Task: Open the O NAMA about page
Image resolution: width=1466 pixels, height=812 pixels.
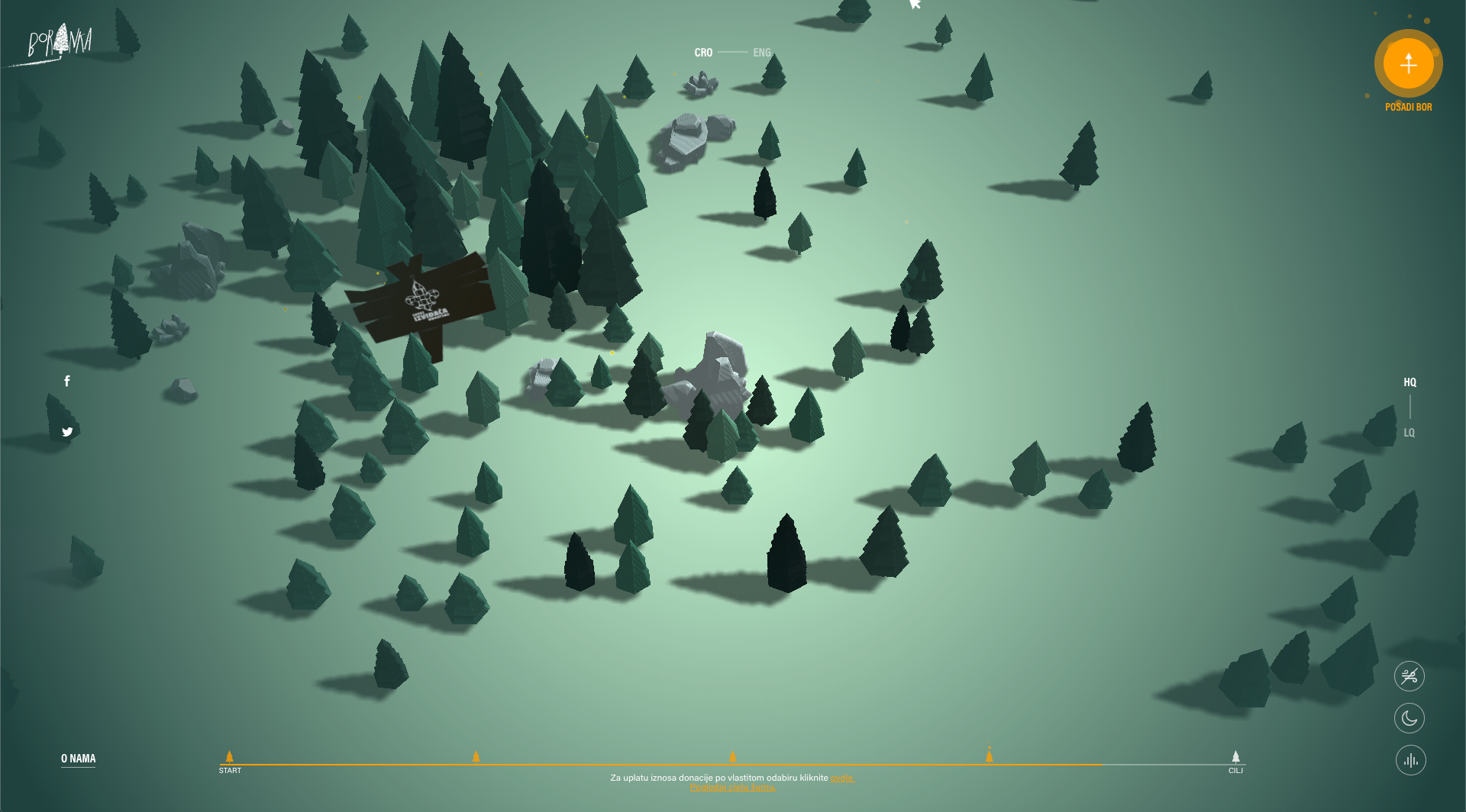Action: pos(78,759)
